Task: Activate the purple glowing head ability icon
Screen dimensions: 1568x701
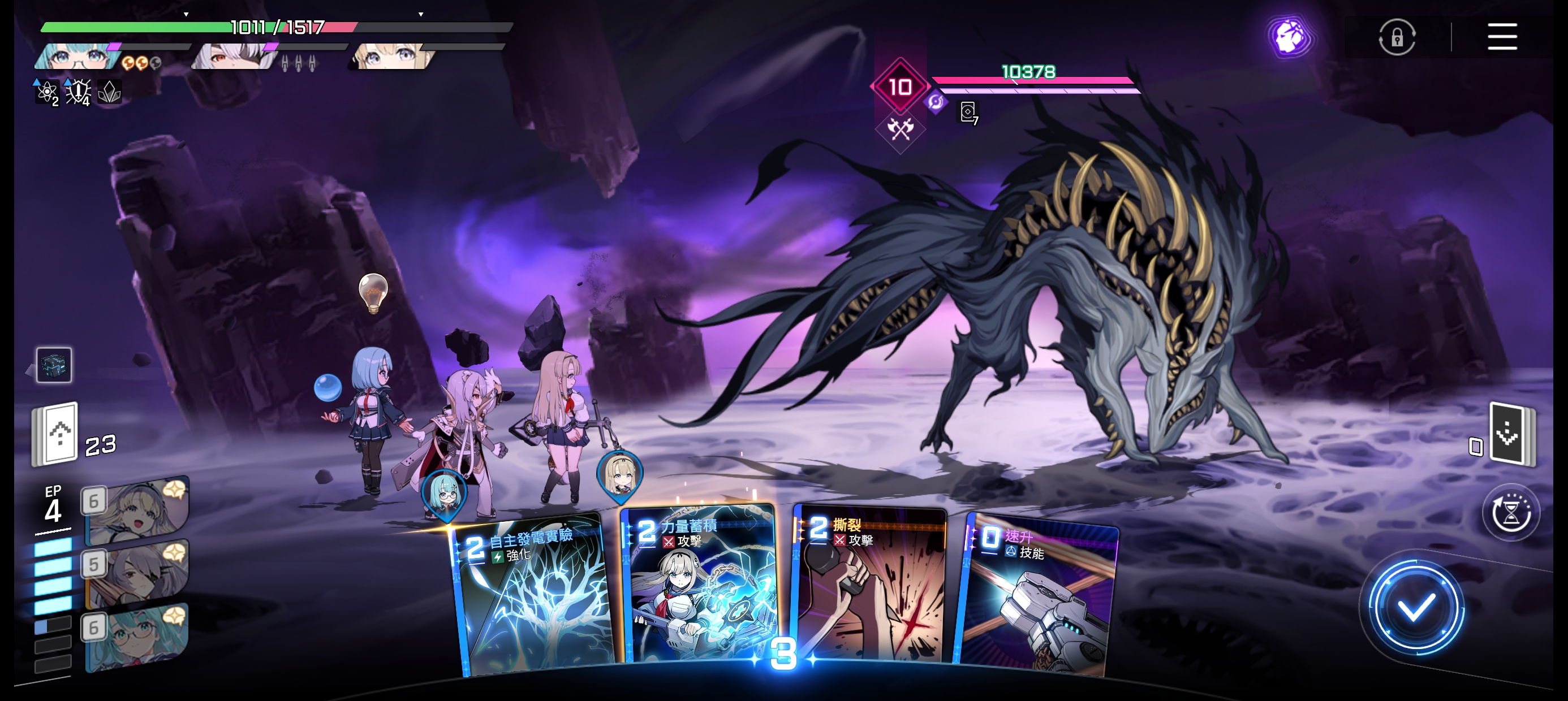Action: [1289, 37]
